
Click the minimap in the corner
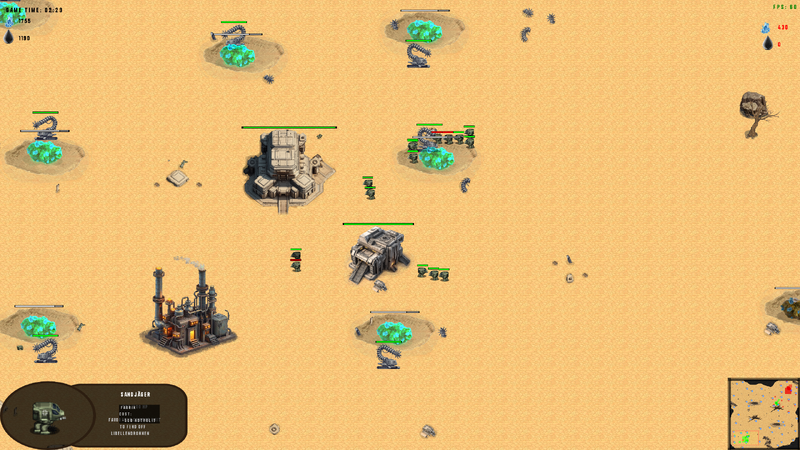pyautogui.click(x=763, y=413)
